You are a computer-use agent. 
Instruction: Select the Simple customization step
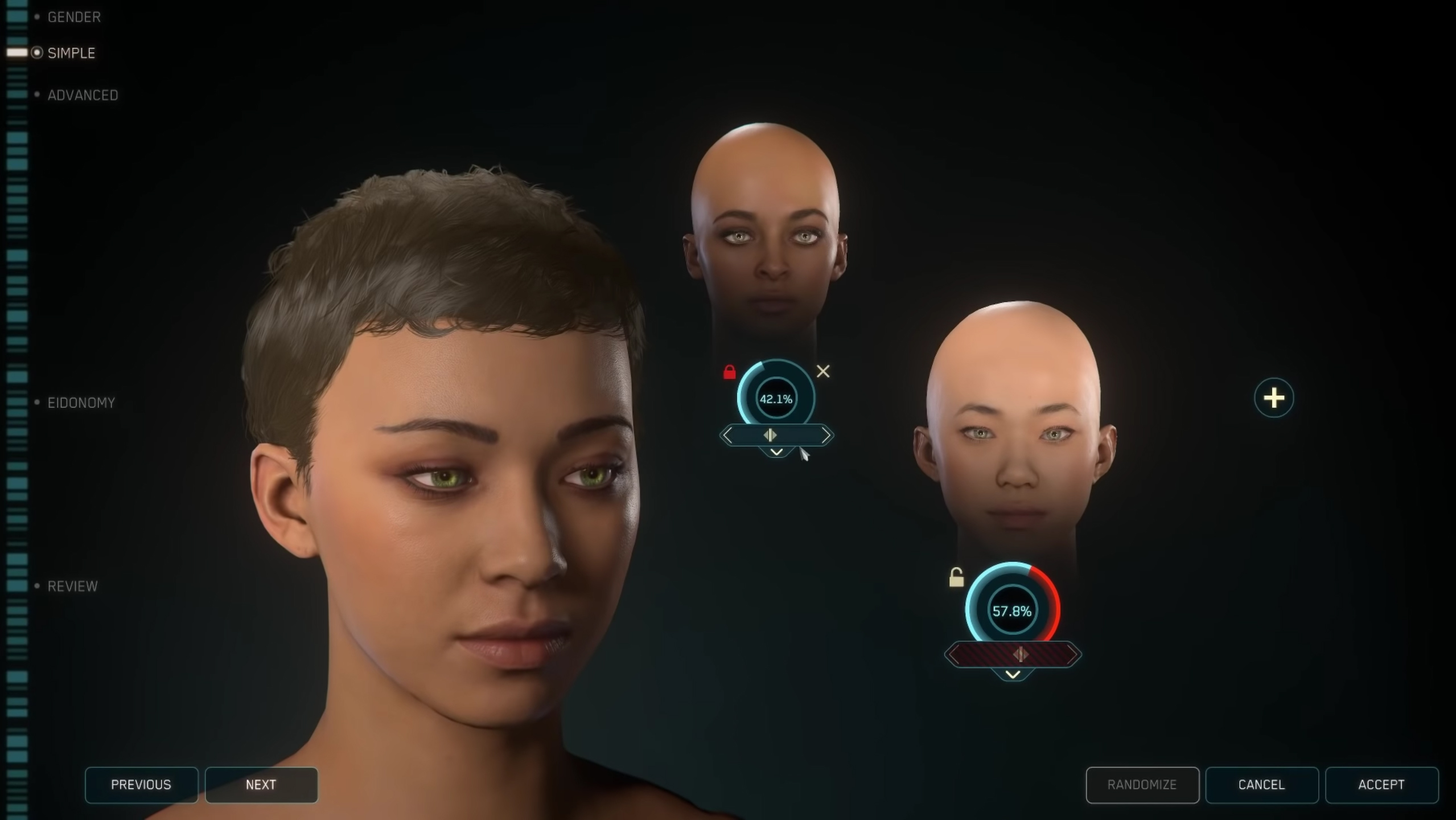[71, 53]
